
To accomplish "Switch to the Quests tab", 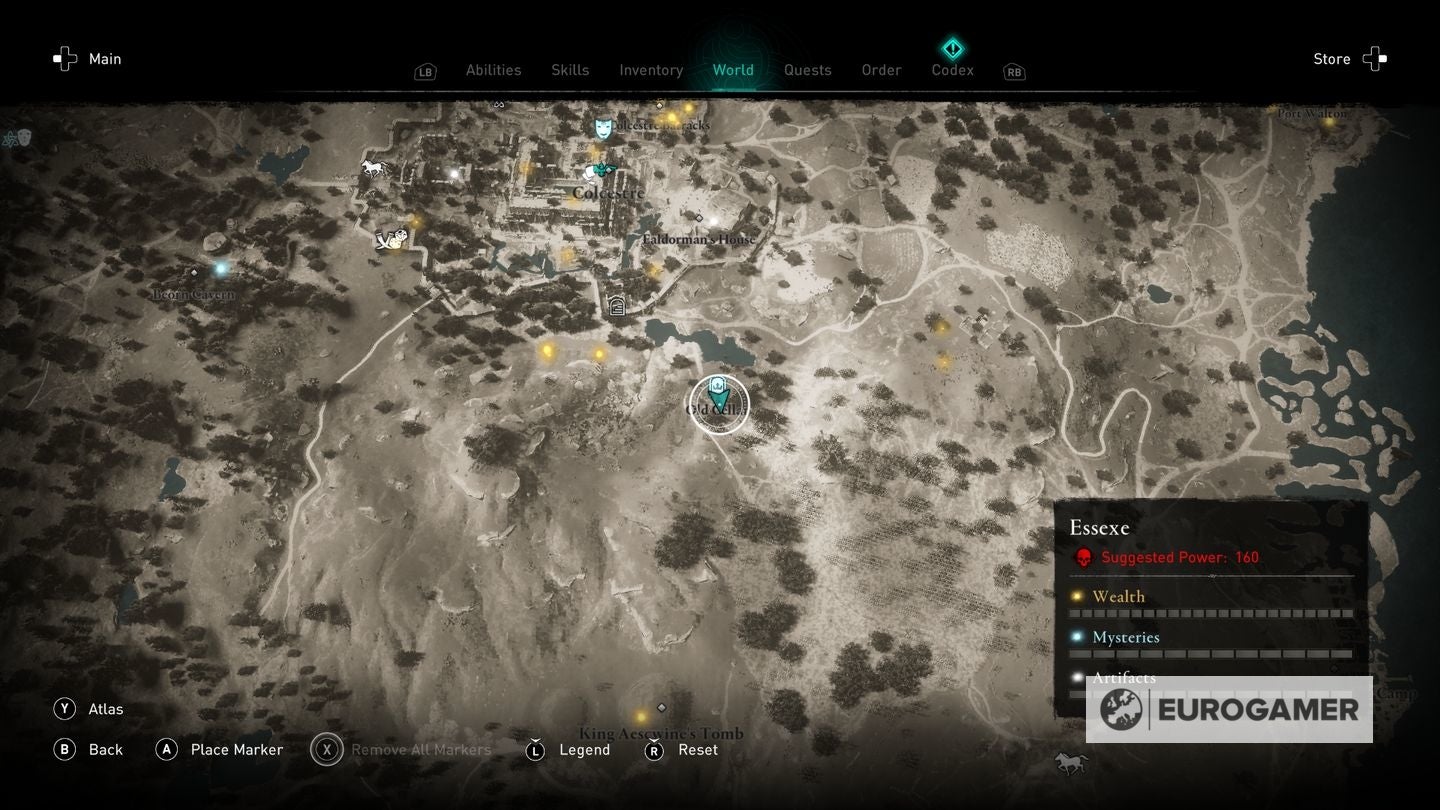I will click(x=807, y=70).
